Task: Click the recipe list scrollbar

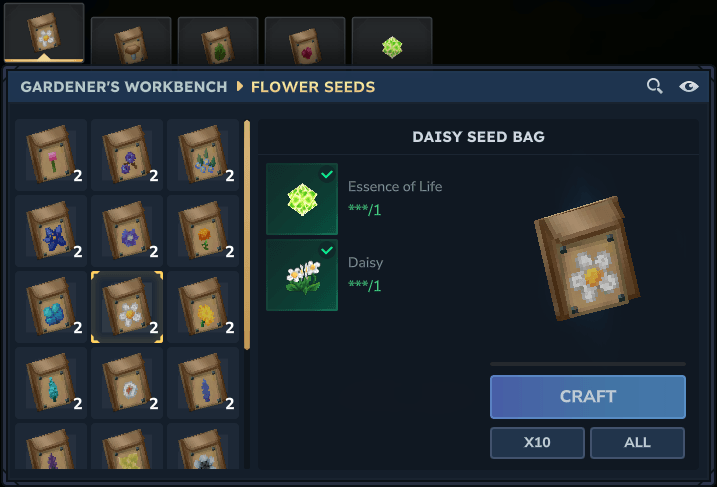Action: point(247,235)
